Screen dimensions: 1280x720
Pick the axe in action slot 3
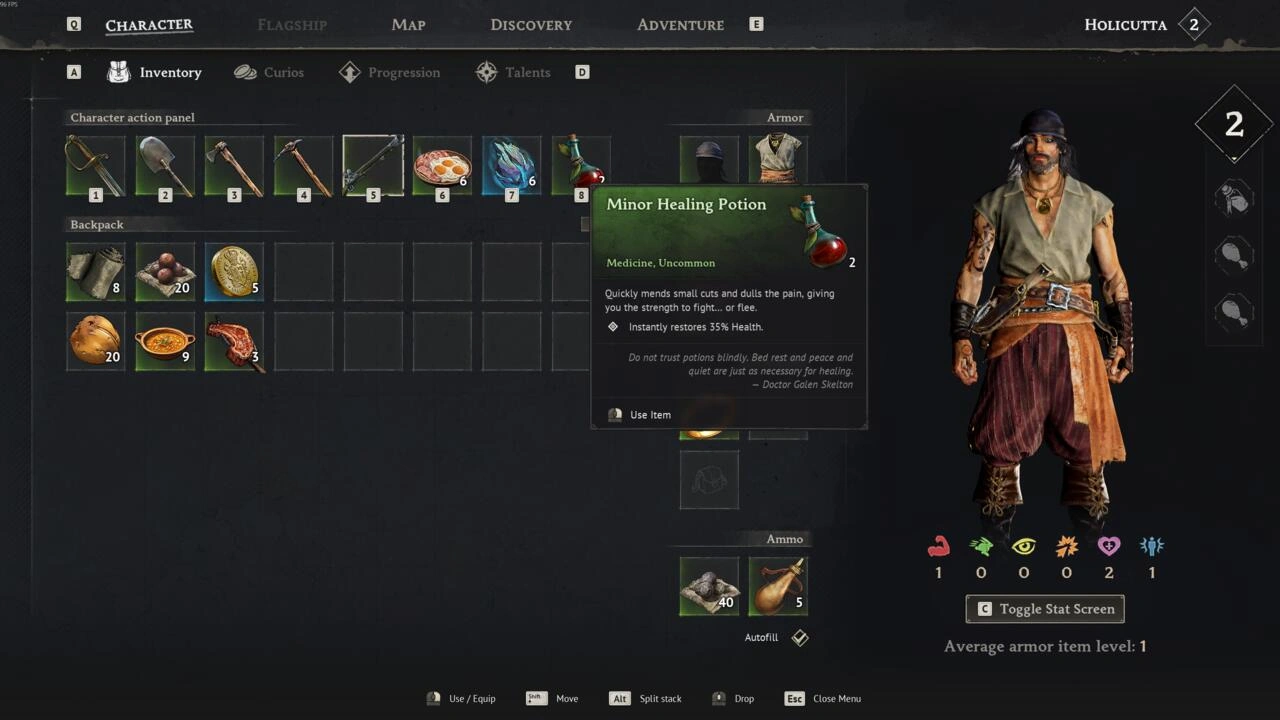(234, 166)
